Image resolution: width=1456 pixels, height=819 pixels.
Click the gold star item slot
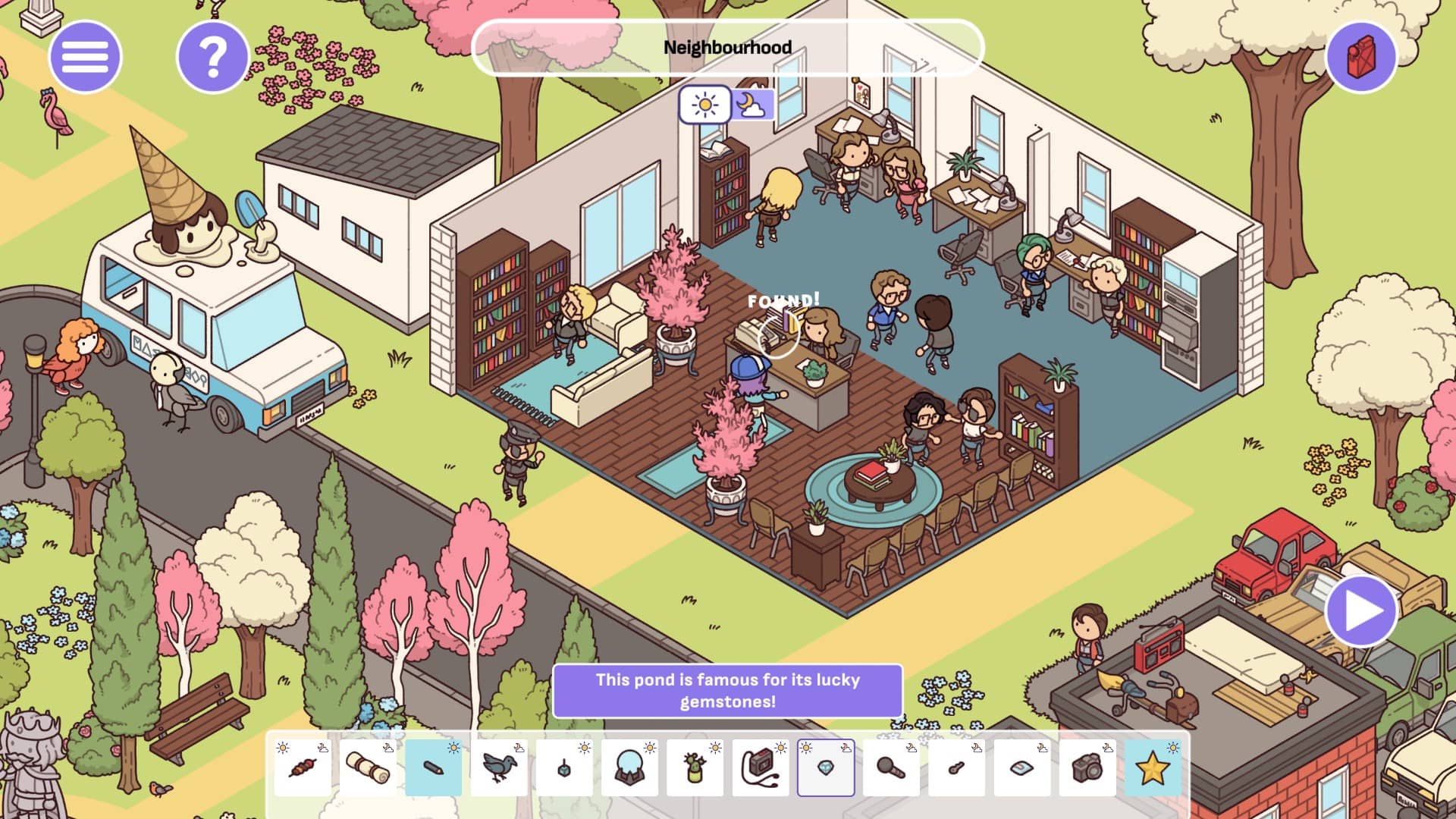(1152, 767)
